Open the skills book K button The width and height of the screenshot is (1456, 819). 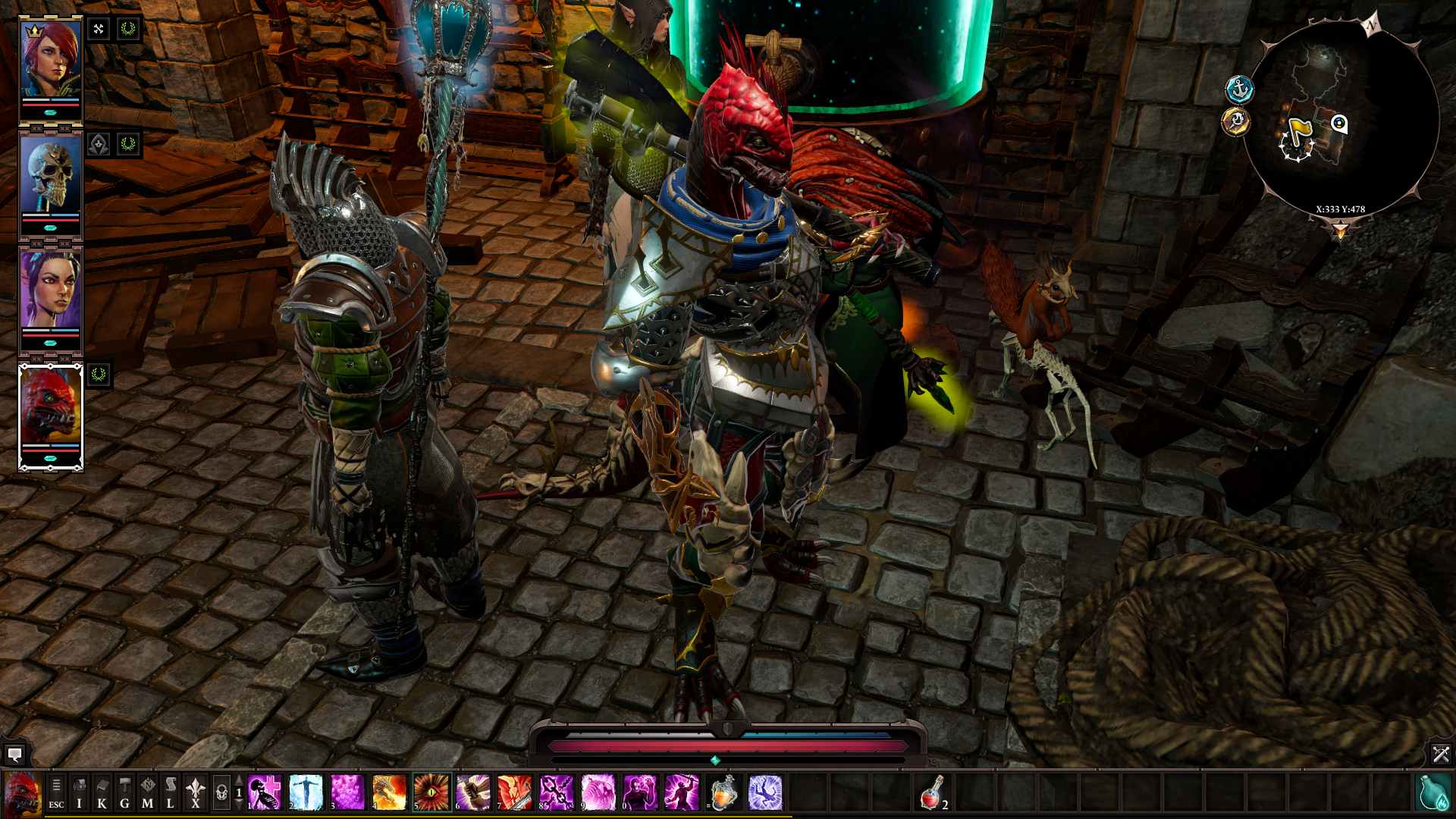tap(102, 793)
